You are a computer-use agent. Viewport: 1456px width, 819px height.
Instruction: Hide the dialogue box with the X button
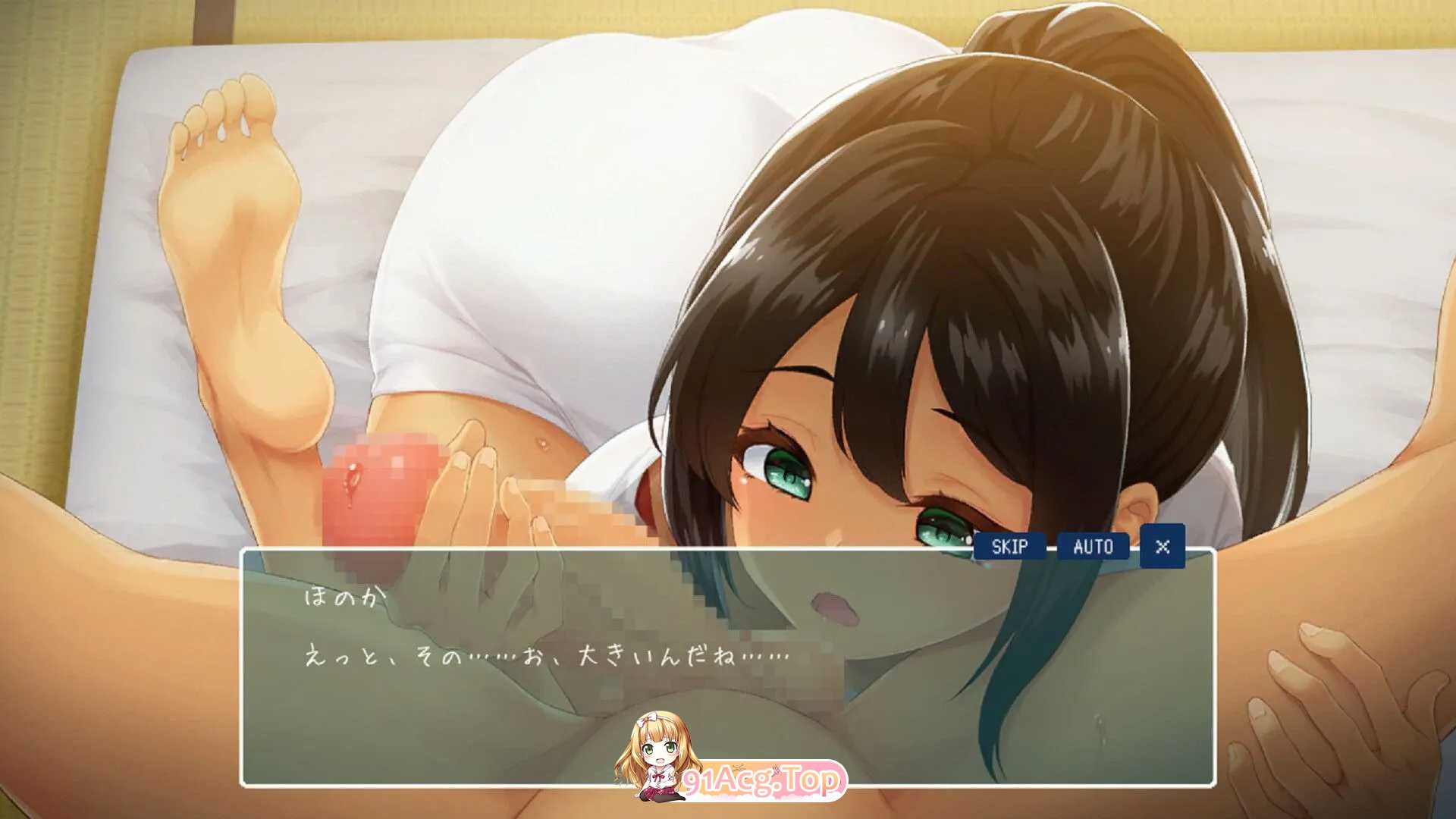coord(1163,546)
